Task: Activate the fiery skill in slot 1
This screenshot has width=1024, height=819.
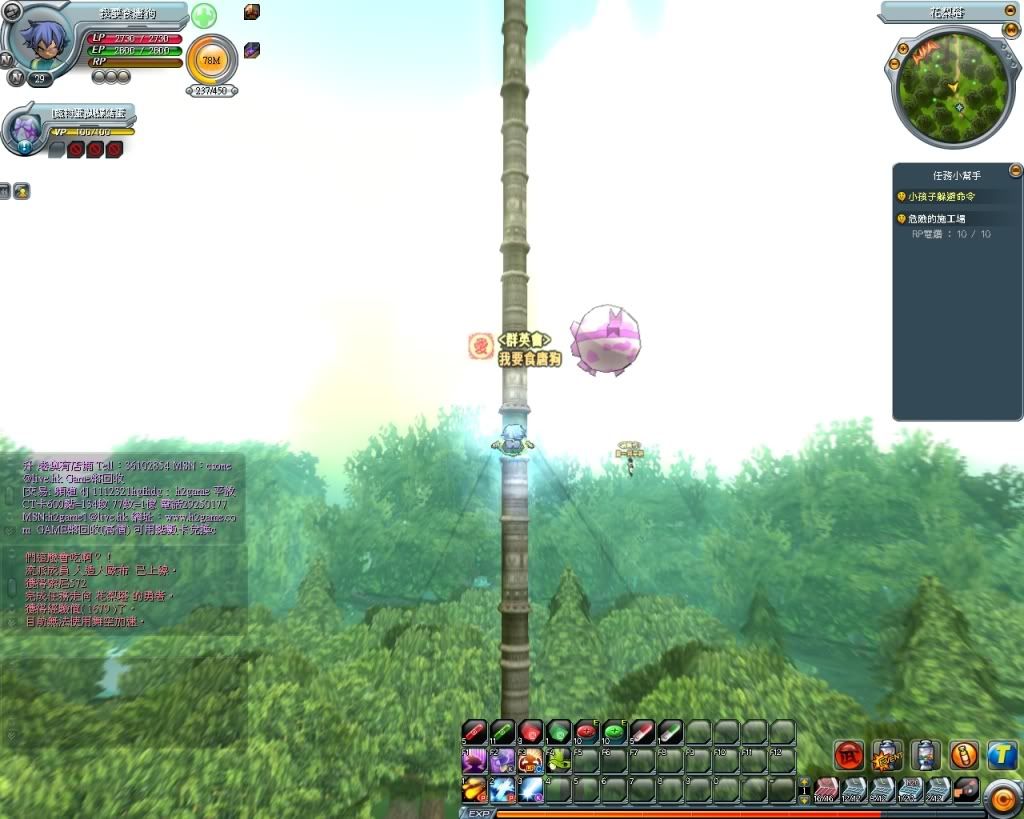Action: pos(474,790)
